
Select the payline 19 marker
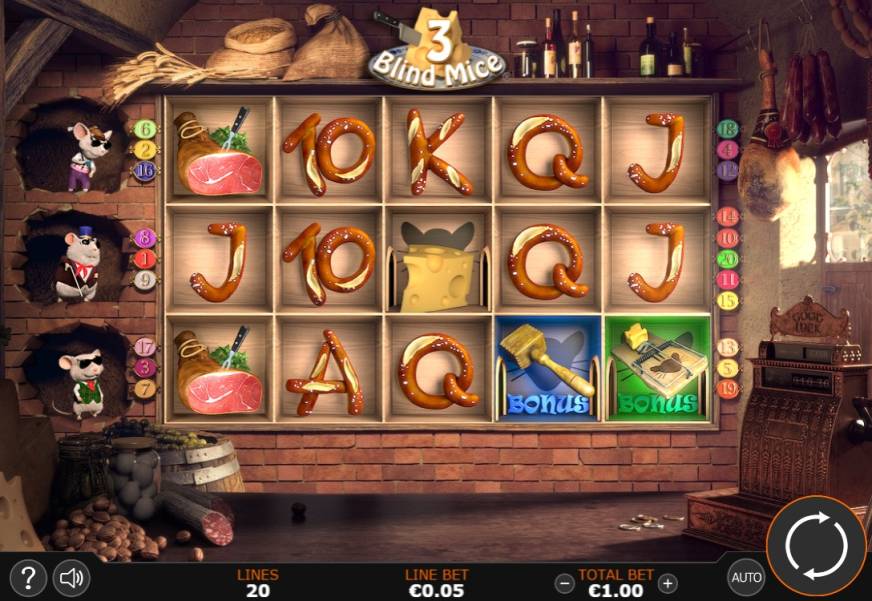pyautogui.click(x=727, y=389)
